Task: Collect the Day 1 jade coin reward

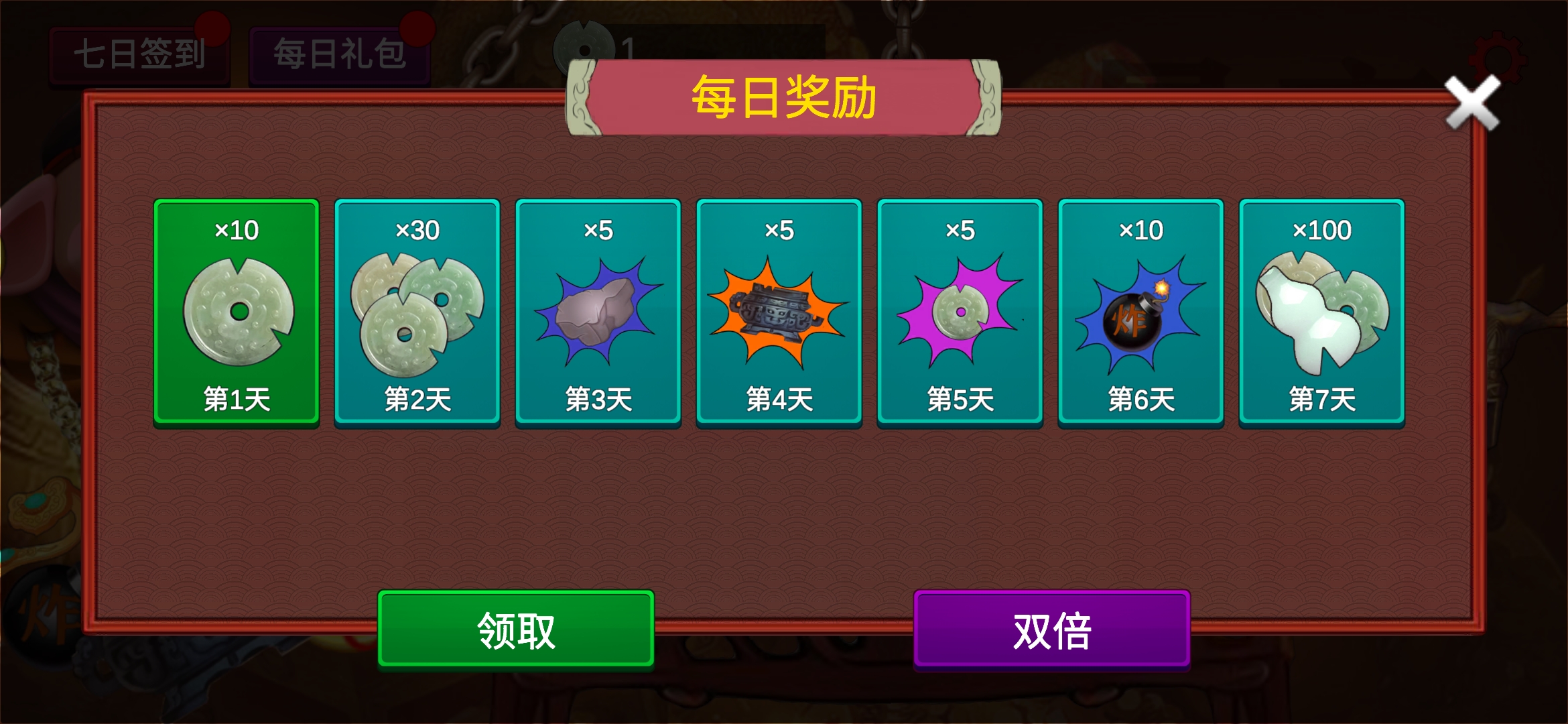Action: (236, 312)
